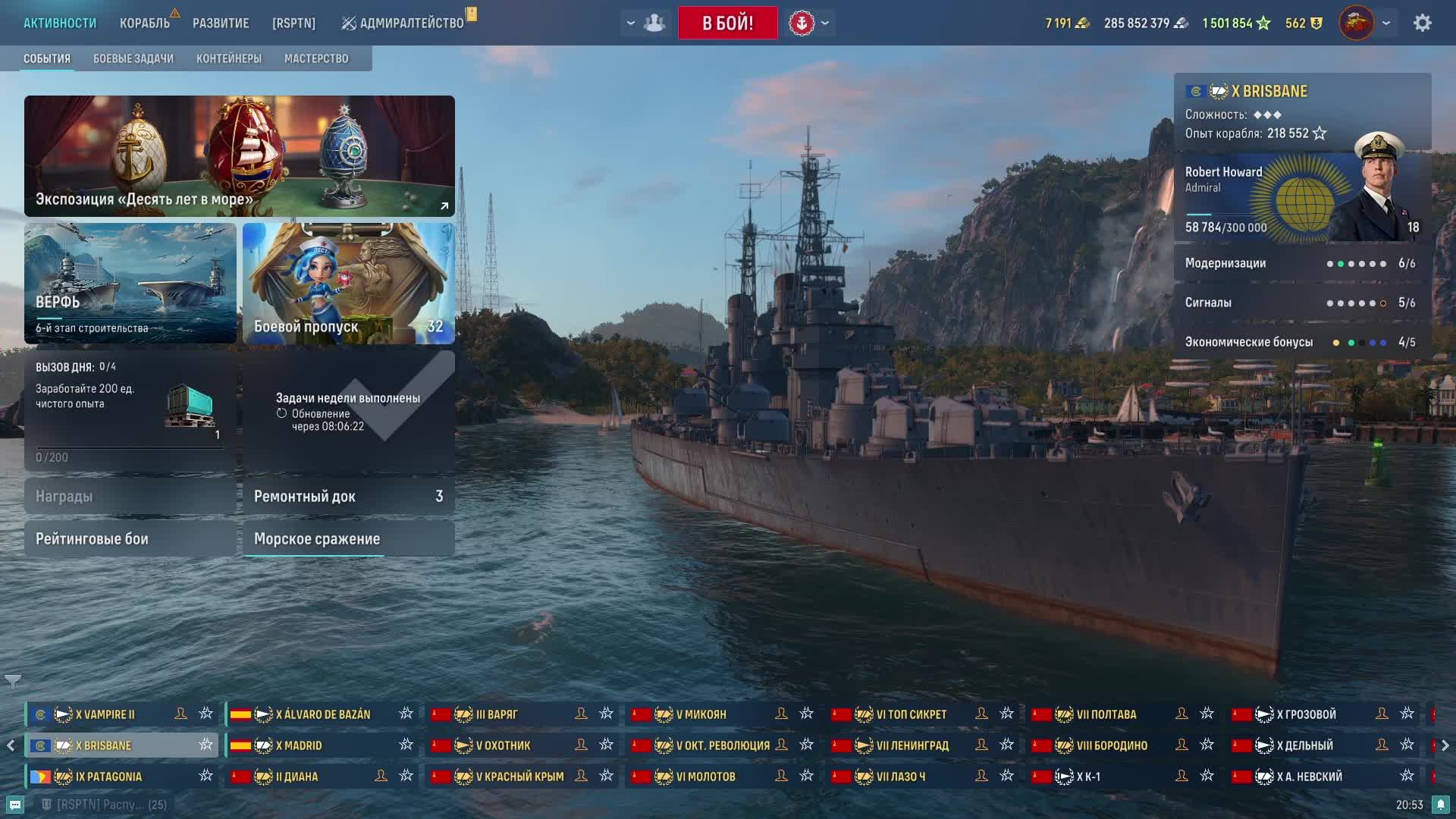This screenshot has width=1456, height=819.
Task: Switch to the МАСТЕРСТВО tab
Action: (x=316, y=58)
